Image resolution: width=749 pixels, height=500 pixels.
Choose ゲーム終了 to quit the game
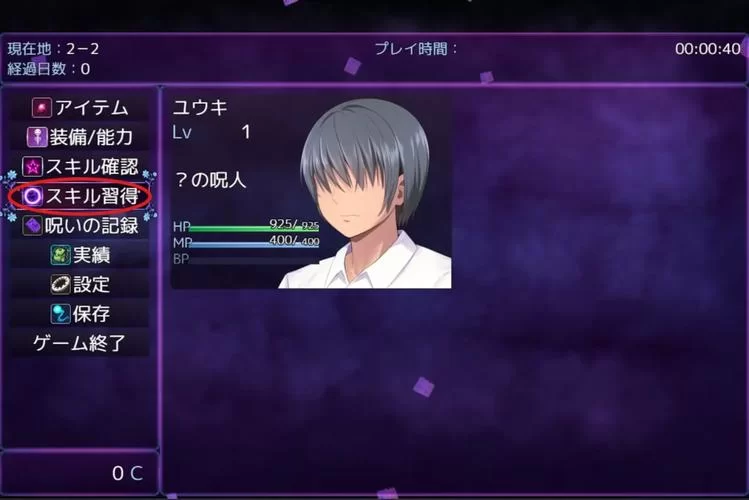(80, 344)
